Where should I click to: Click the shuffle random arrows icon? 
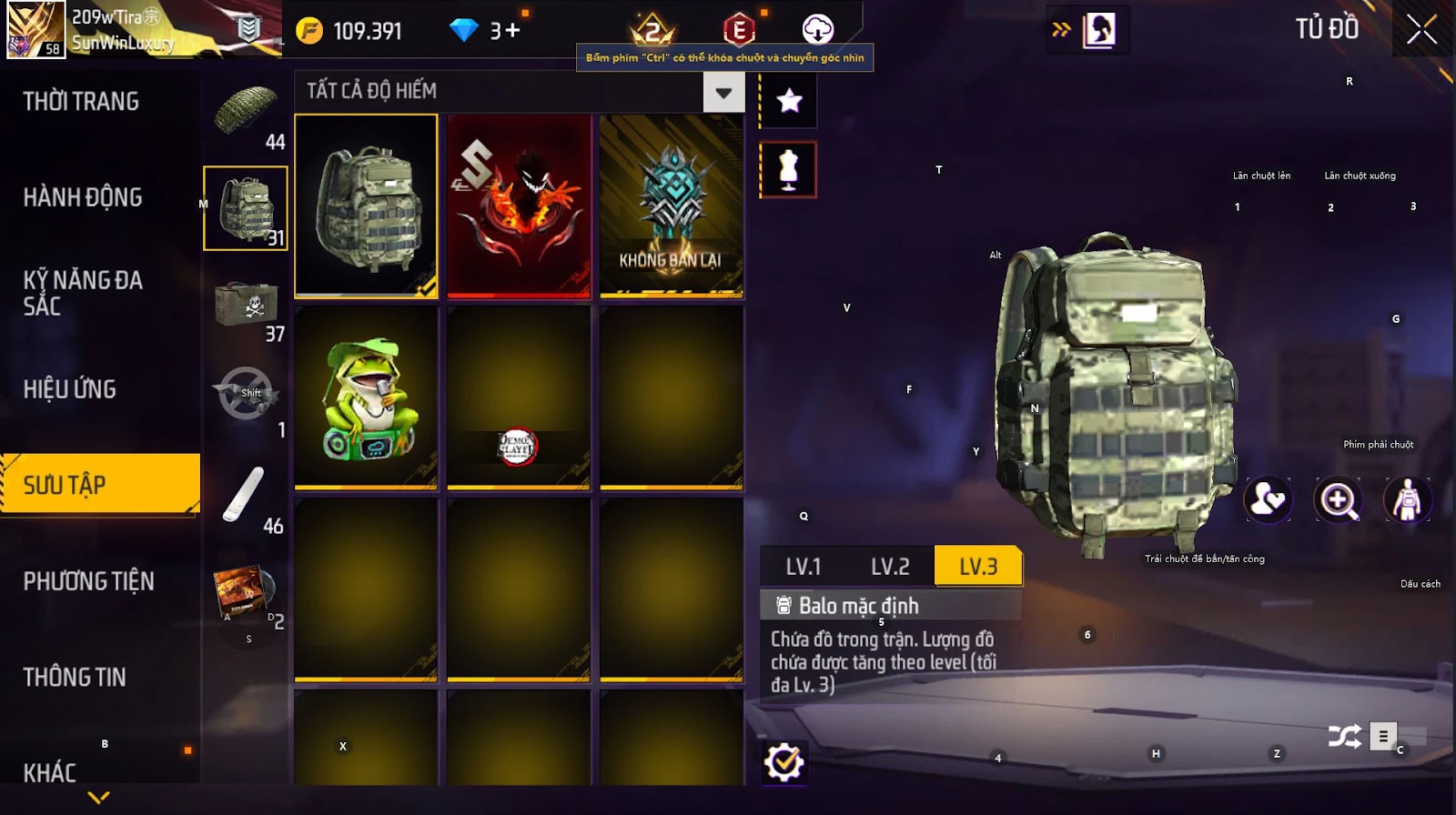pyautogui.click(x=1344, y=736)
